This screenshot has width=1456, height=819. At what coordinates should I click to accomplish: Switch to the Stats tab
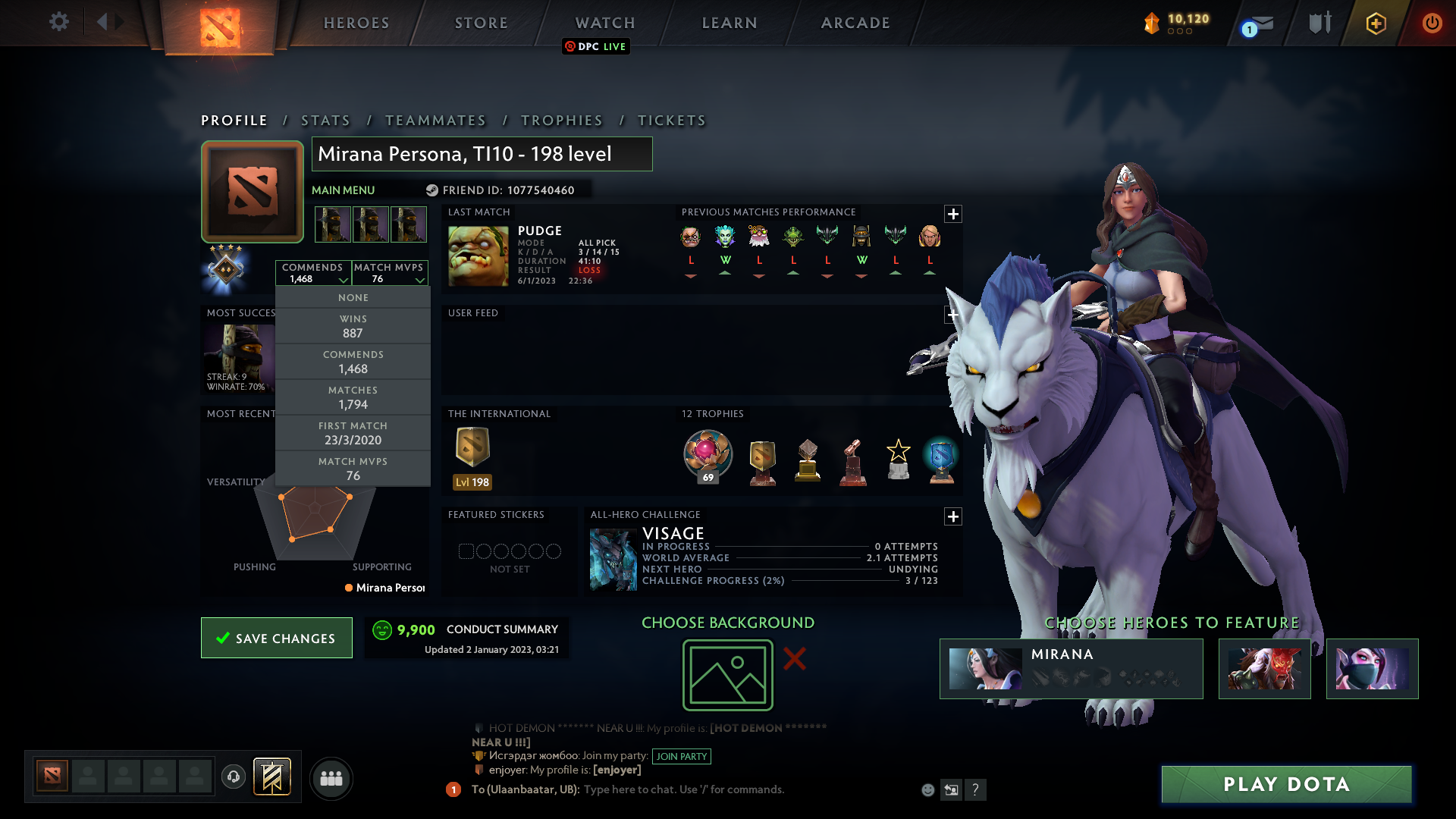[x=325, y=120]
